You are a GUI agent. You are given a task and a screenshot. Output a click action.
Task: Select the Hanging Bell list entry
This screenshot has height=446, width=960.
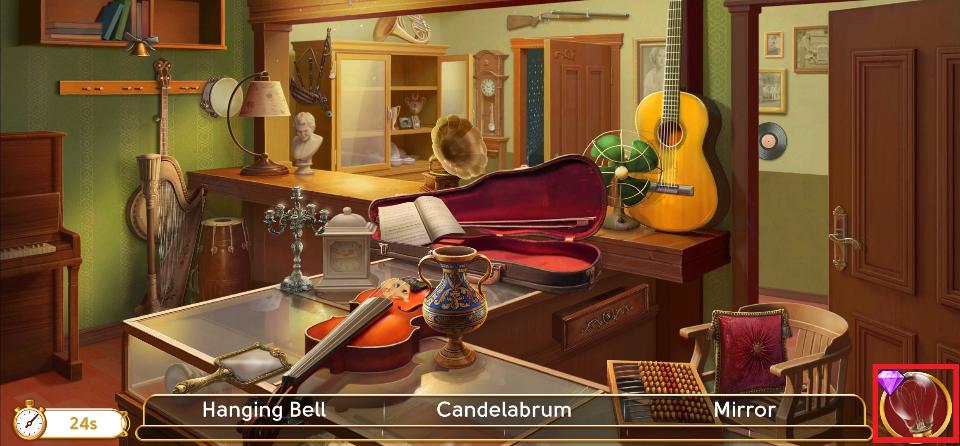(264, 409)
